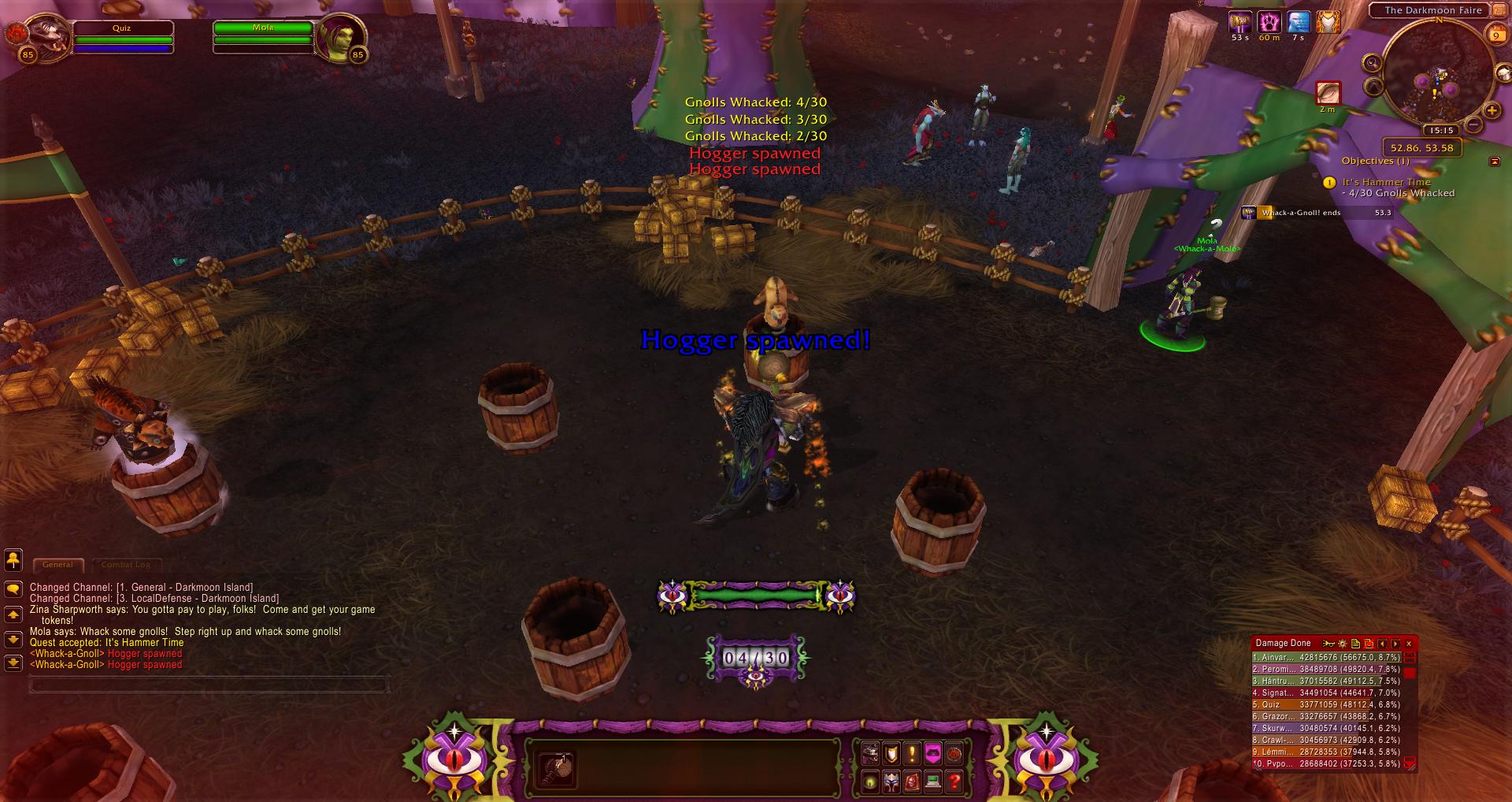The width and height of the screenshot is (1512, 802).
Task: Open the calendar button showing 9
Action: pyautogui.click(x=1495, y=34)
